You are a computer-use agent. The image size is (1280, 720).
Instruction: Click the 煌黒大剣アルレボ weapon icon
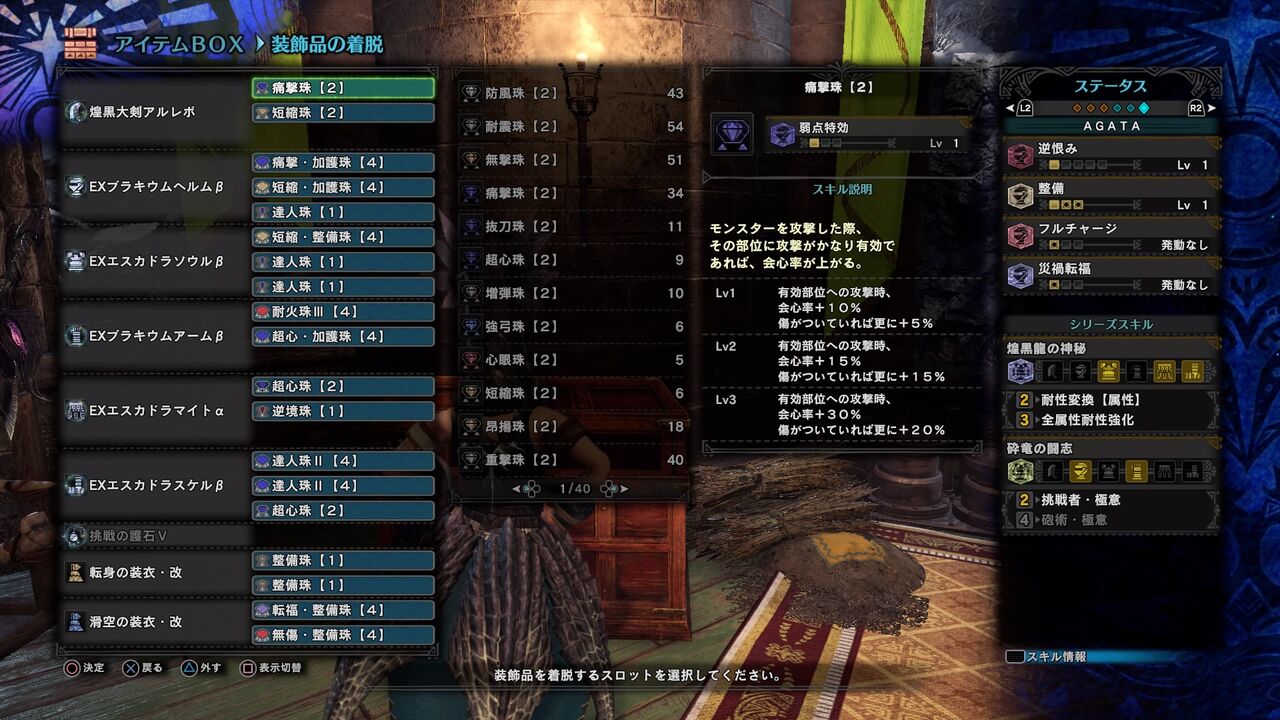(x=75, y=113)
